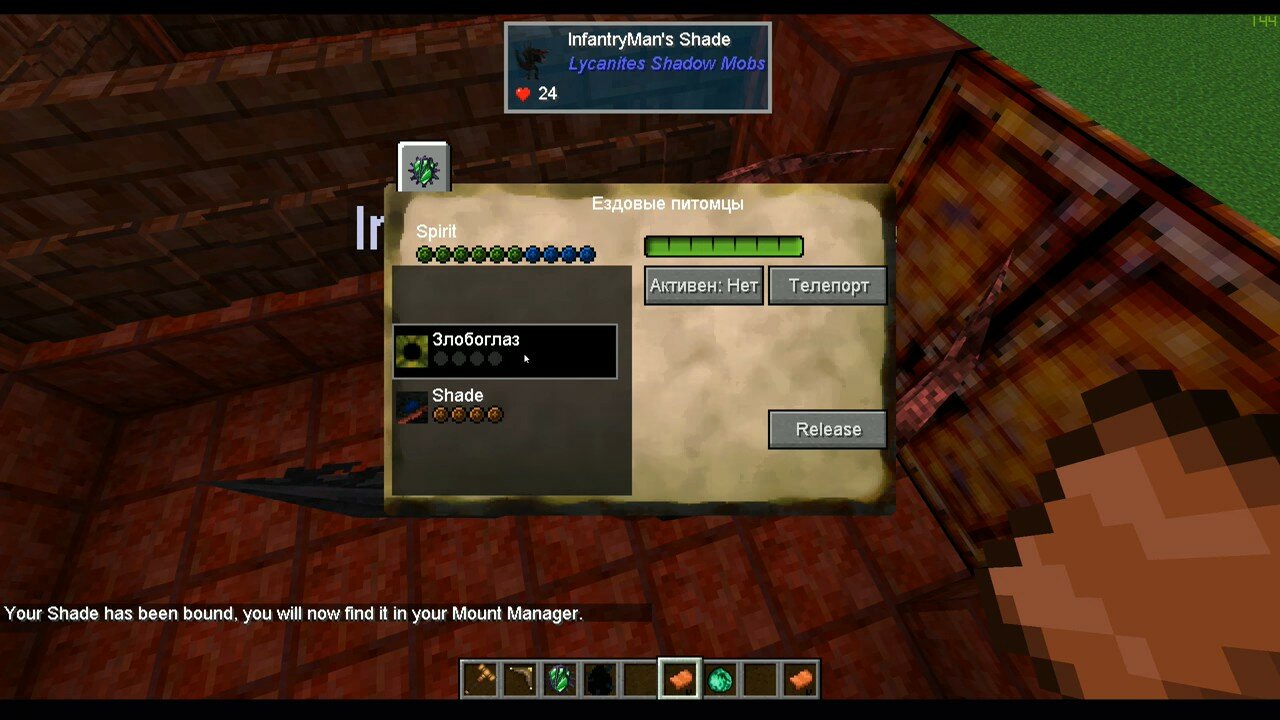Pick the bow slot in the hotbar
This screenshot has width=1280, height=720.
(x=520, y=680)
